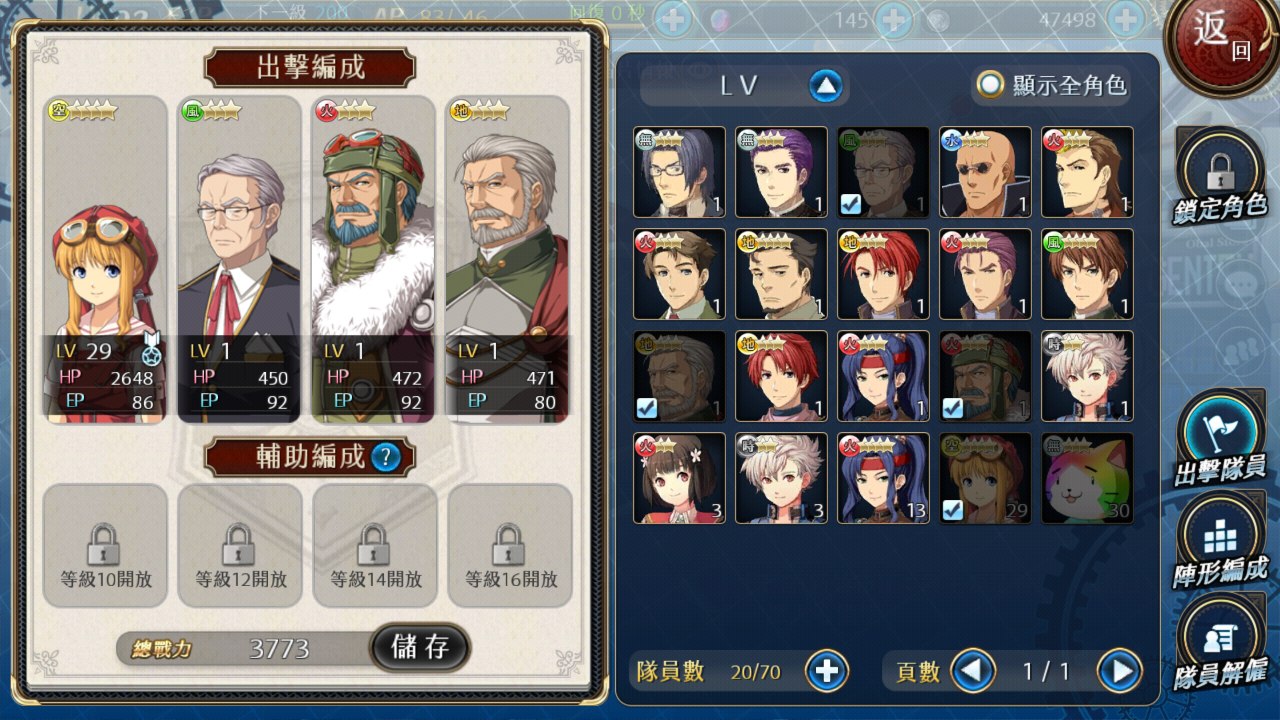Show help for 輔助編成 support formation
This screenshot has width=1280, height=720.
[x=386, y=458]
